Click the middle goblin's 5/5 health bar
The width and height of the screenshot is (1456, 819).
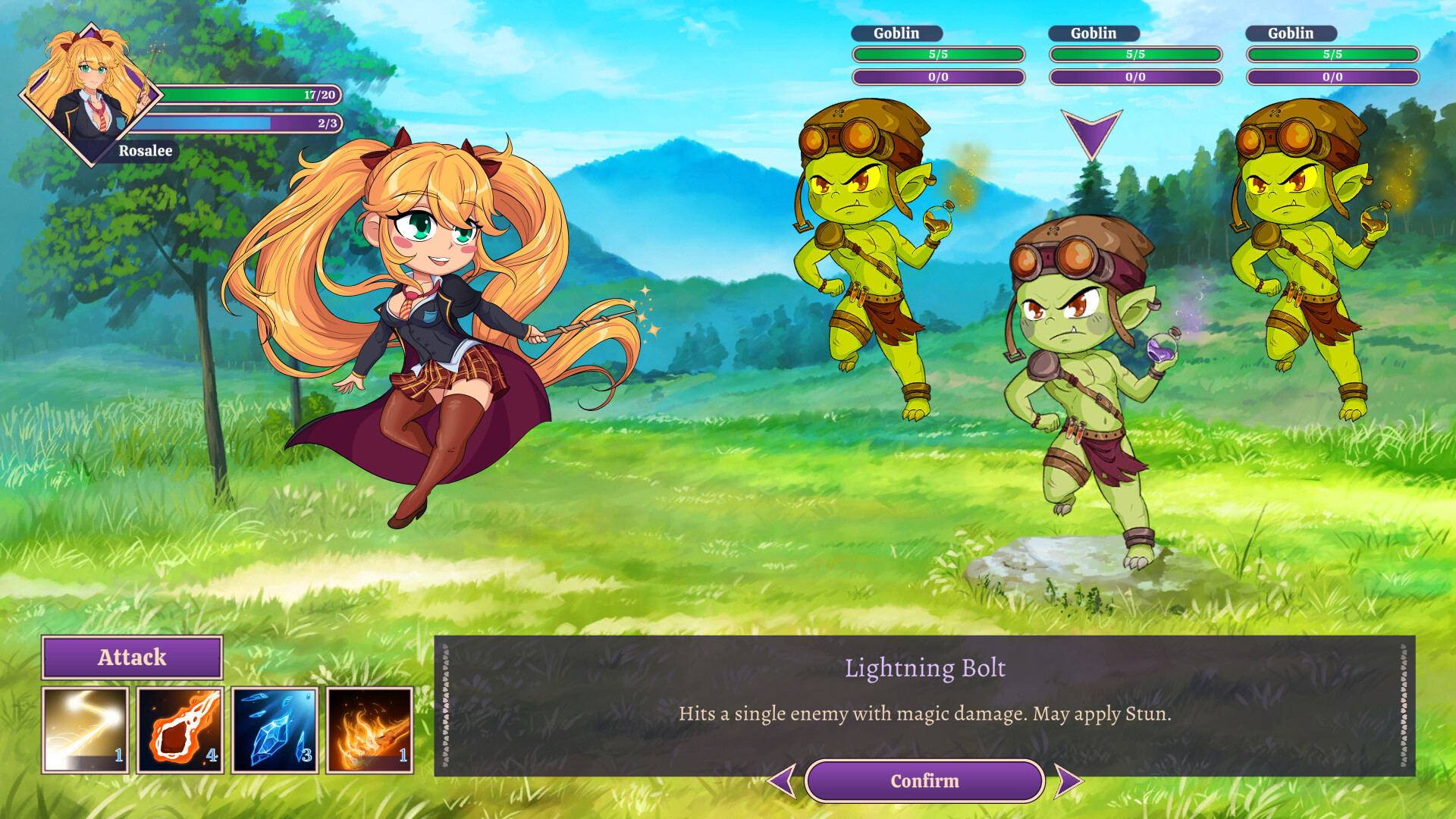tap(1135, 55)
